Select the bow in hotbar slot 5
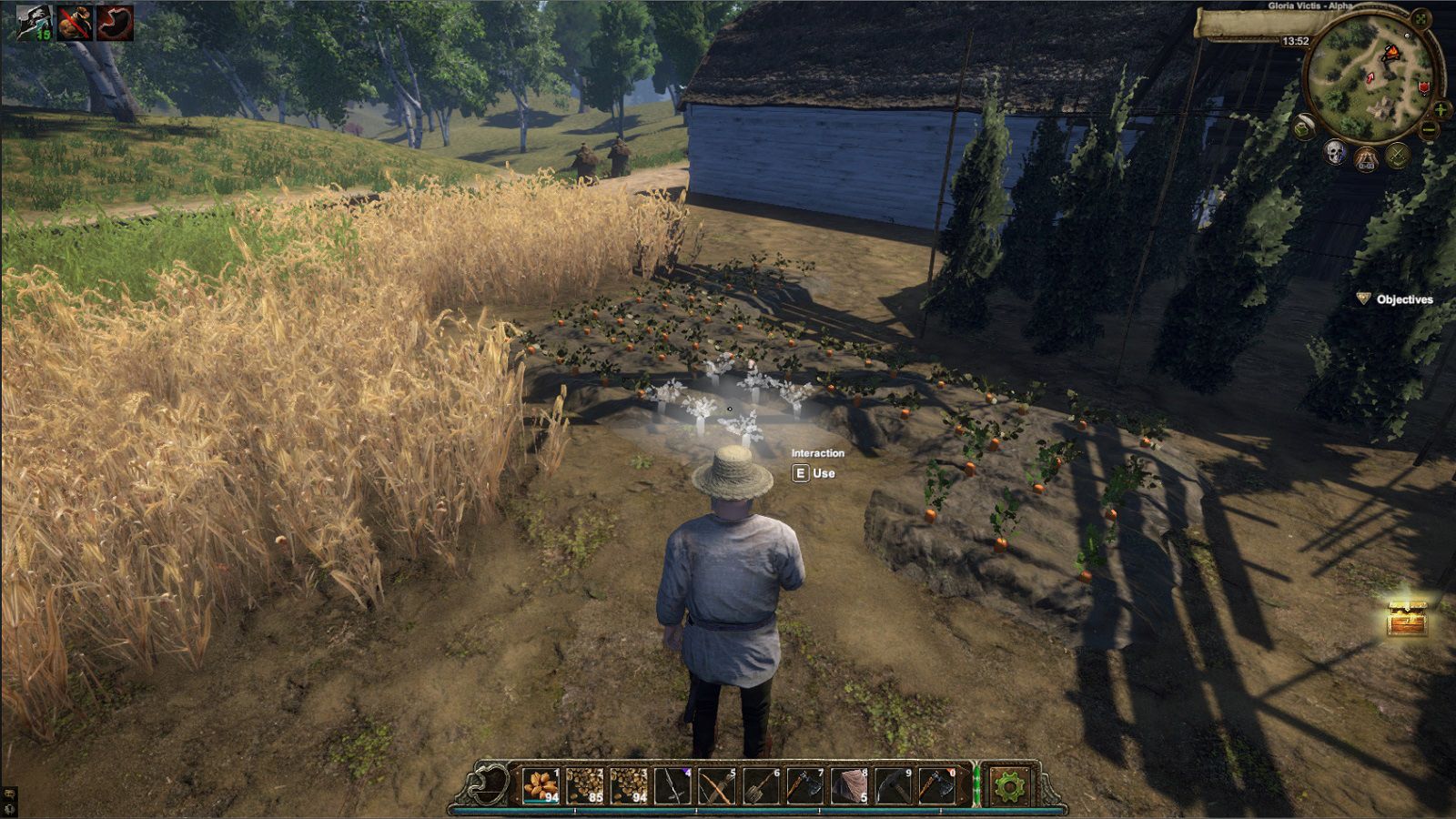Screen dimensions: 1456x819 tap(716, 786)
